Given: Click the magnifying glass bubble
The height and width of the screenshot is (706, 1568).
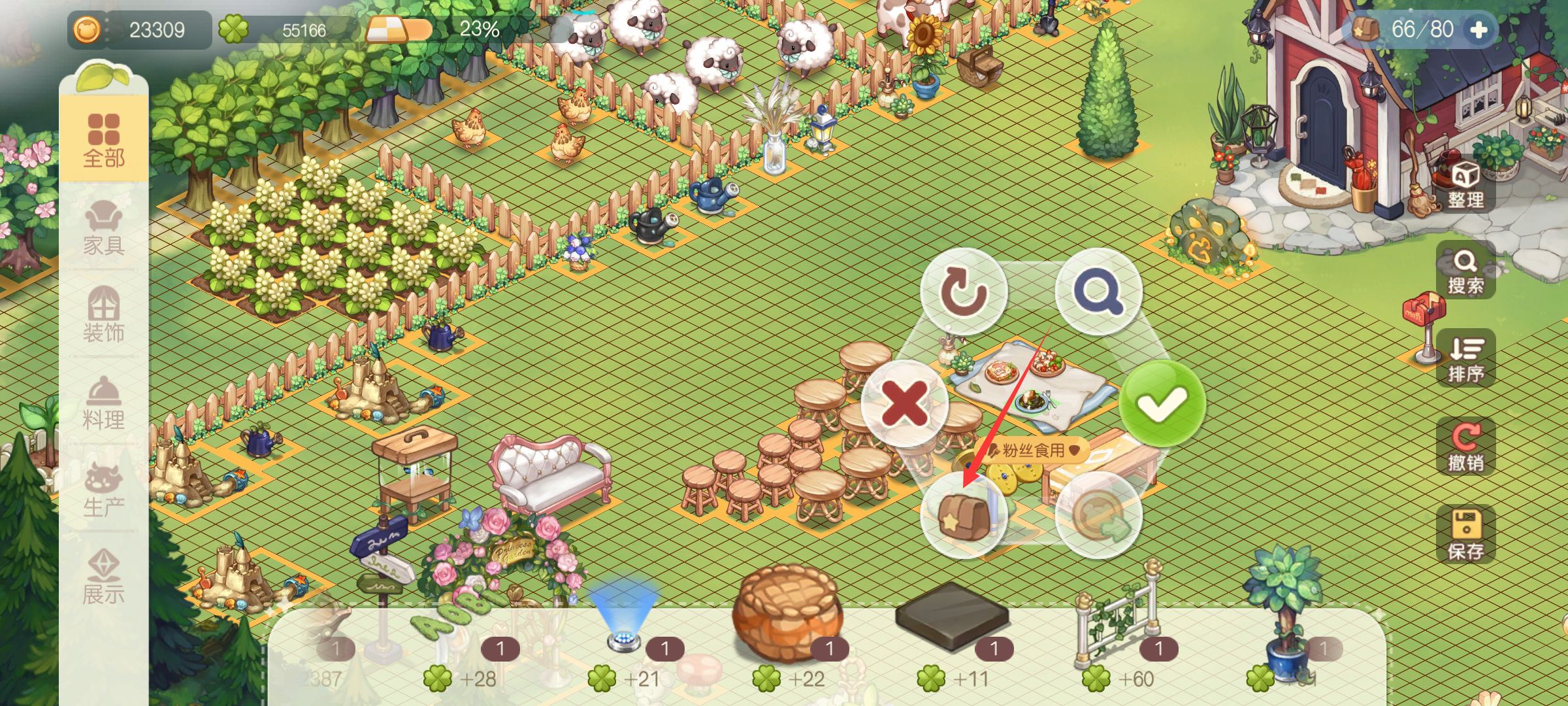Looking at the screenshot, I should (1099, 292).
